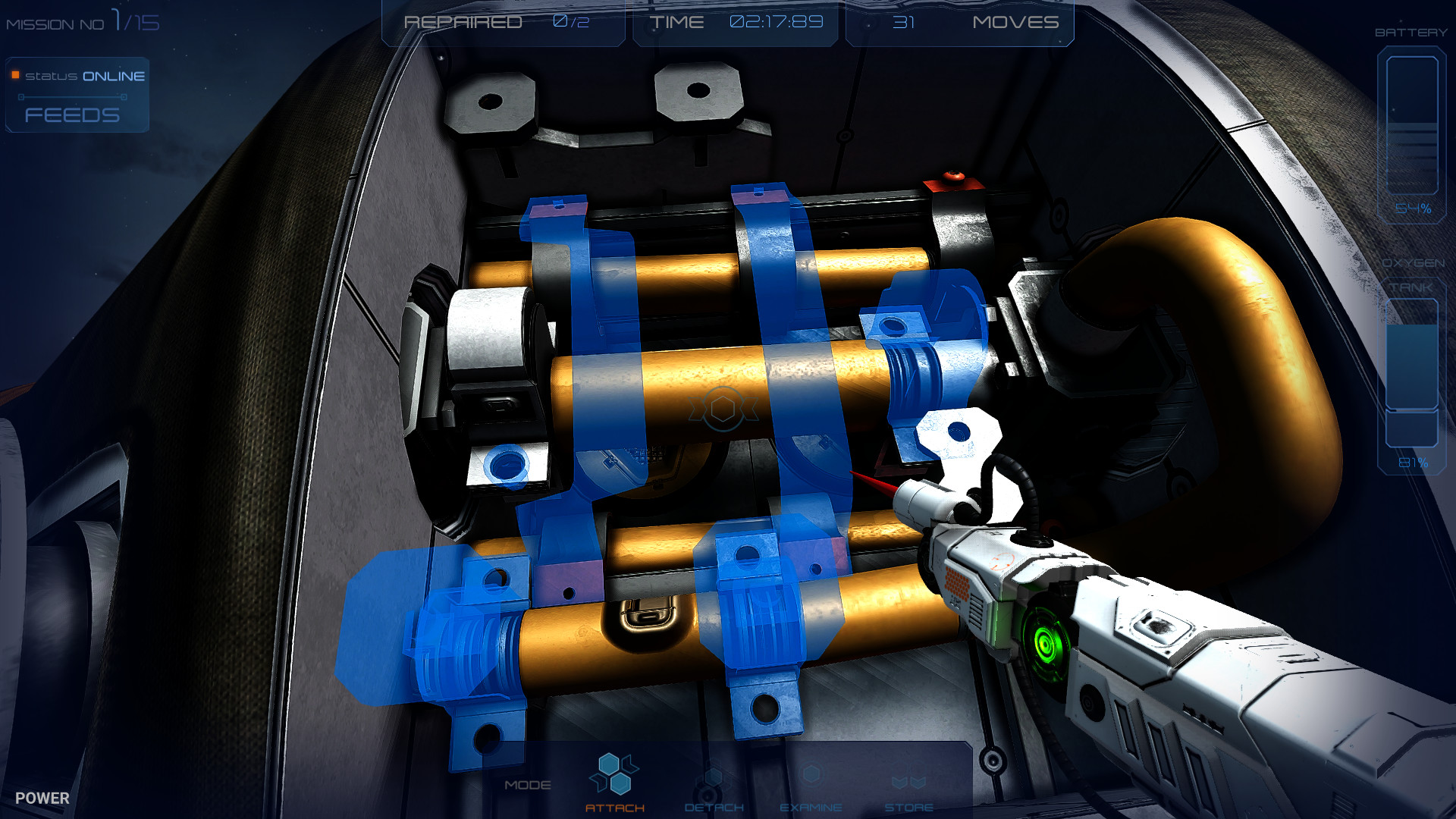Expand the Mission No indicator

pyautogui.click(x=83, y=22)
